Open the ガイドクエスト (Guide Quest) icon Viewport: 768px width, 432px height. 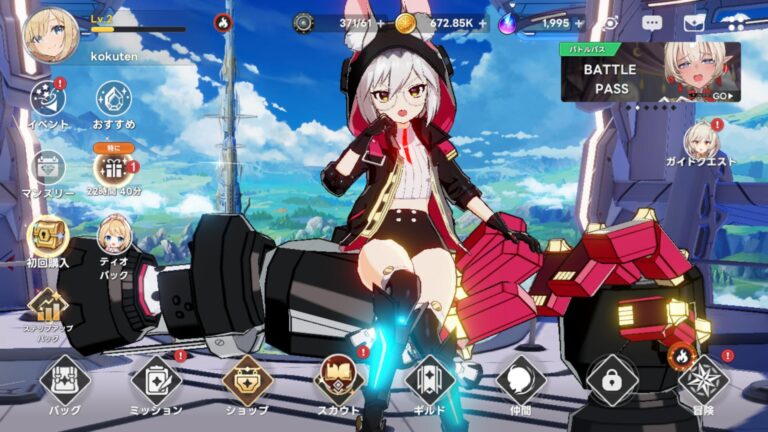[x=701, y=142]
